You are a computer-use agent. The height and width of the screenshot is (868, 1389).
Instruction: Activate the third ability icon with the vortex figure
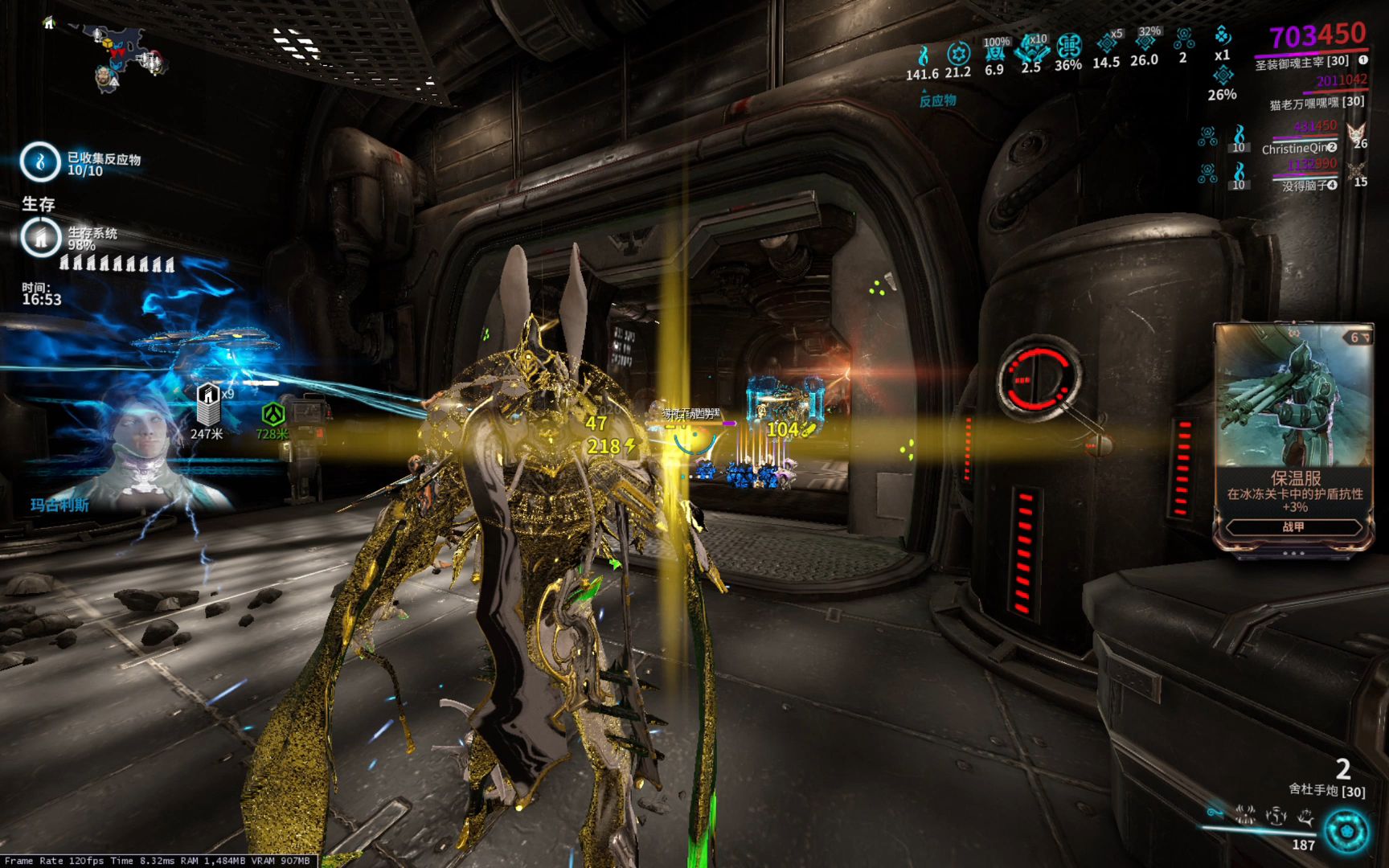coord(1276,817)
